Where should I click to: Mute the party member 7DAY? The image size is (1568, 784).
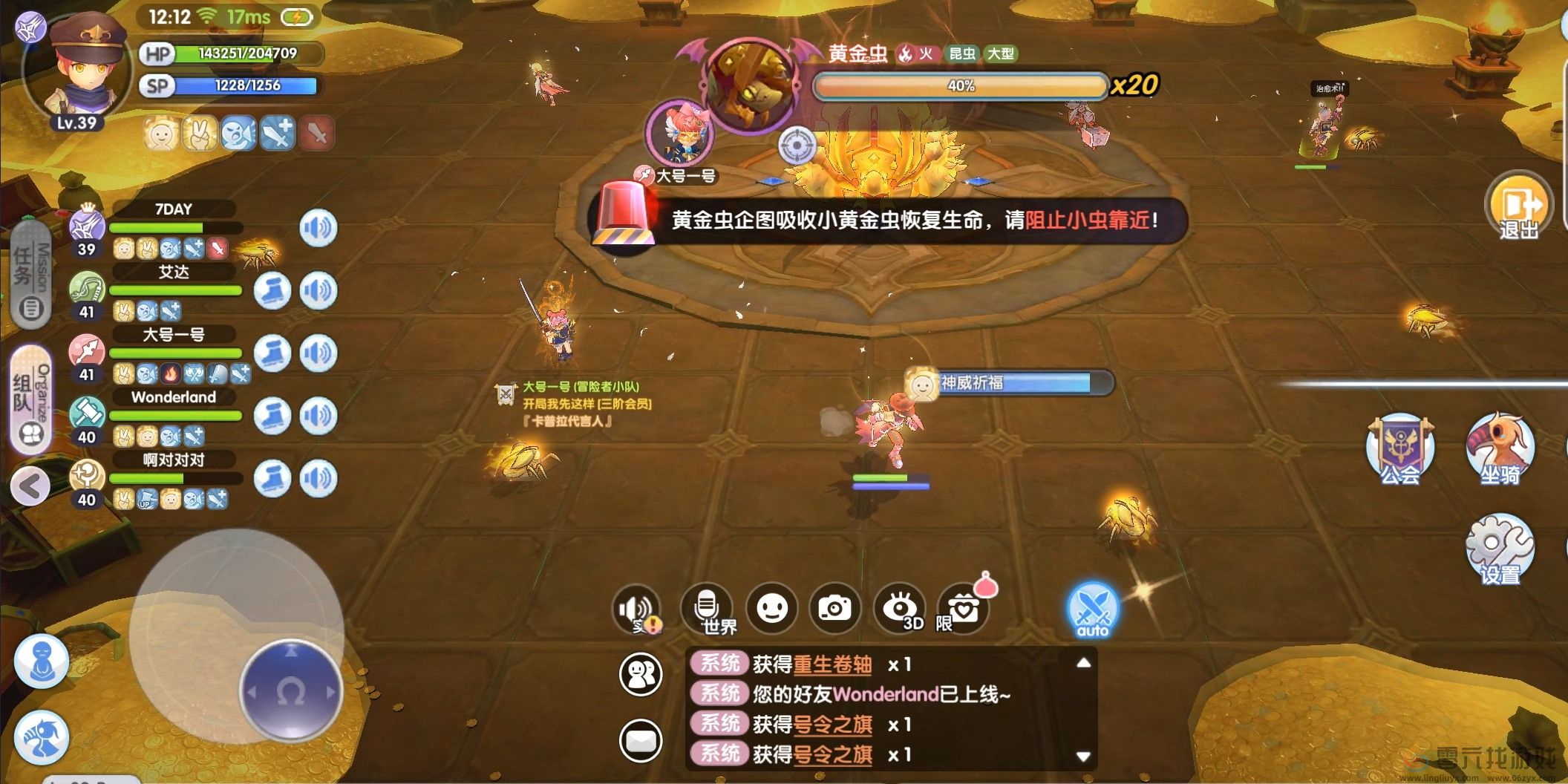point(319,229)
